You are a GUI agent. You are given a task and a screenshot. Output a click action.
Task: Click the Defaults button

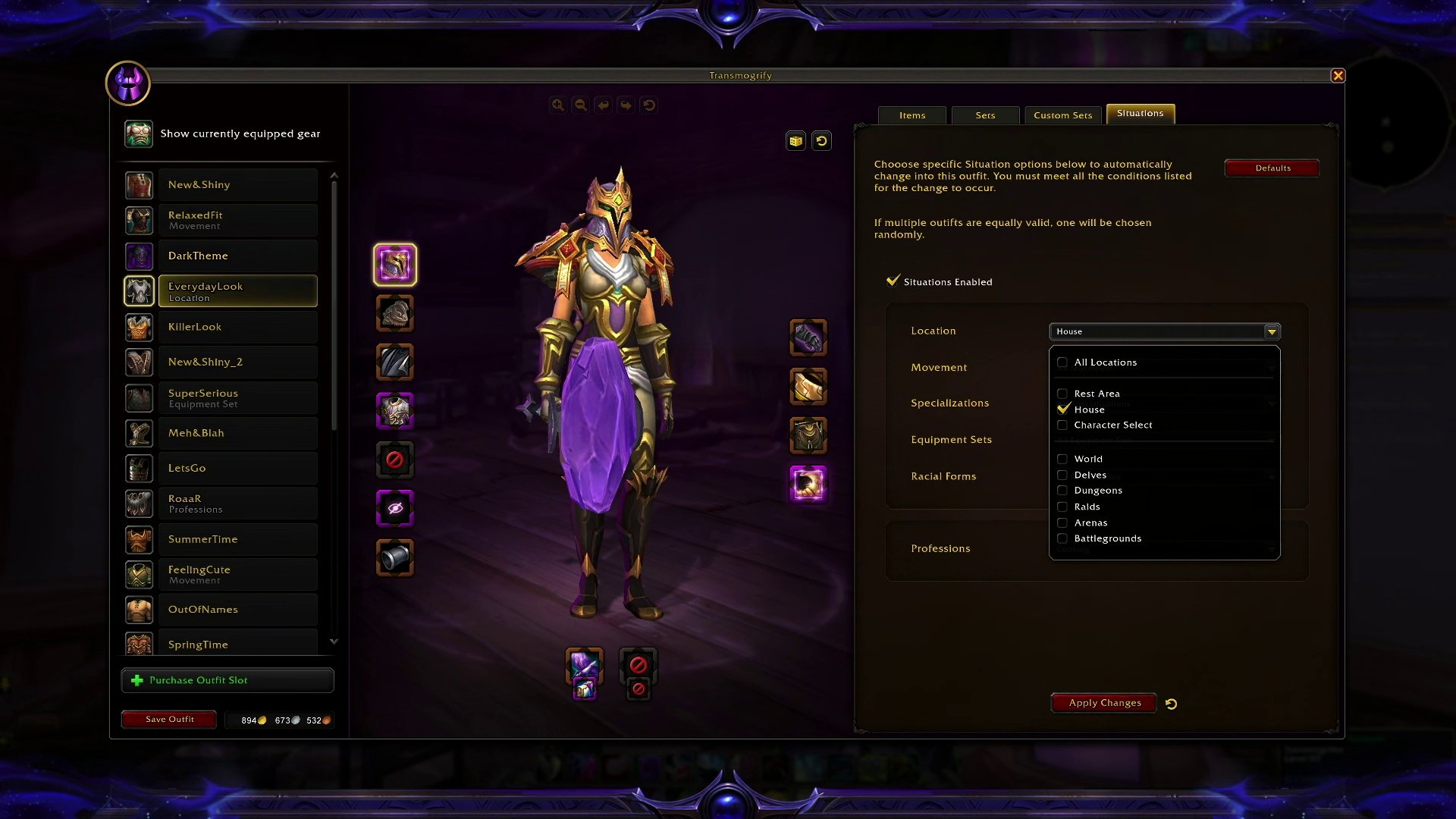click(1272, 168)
